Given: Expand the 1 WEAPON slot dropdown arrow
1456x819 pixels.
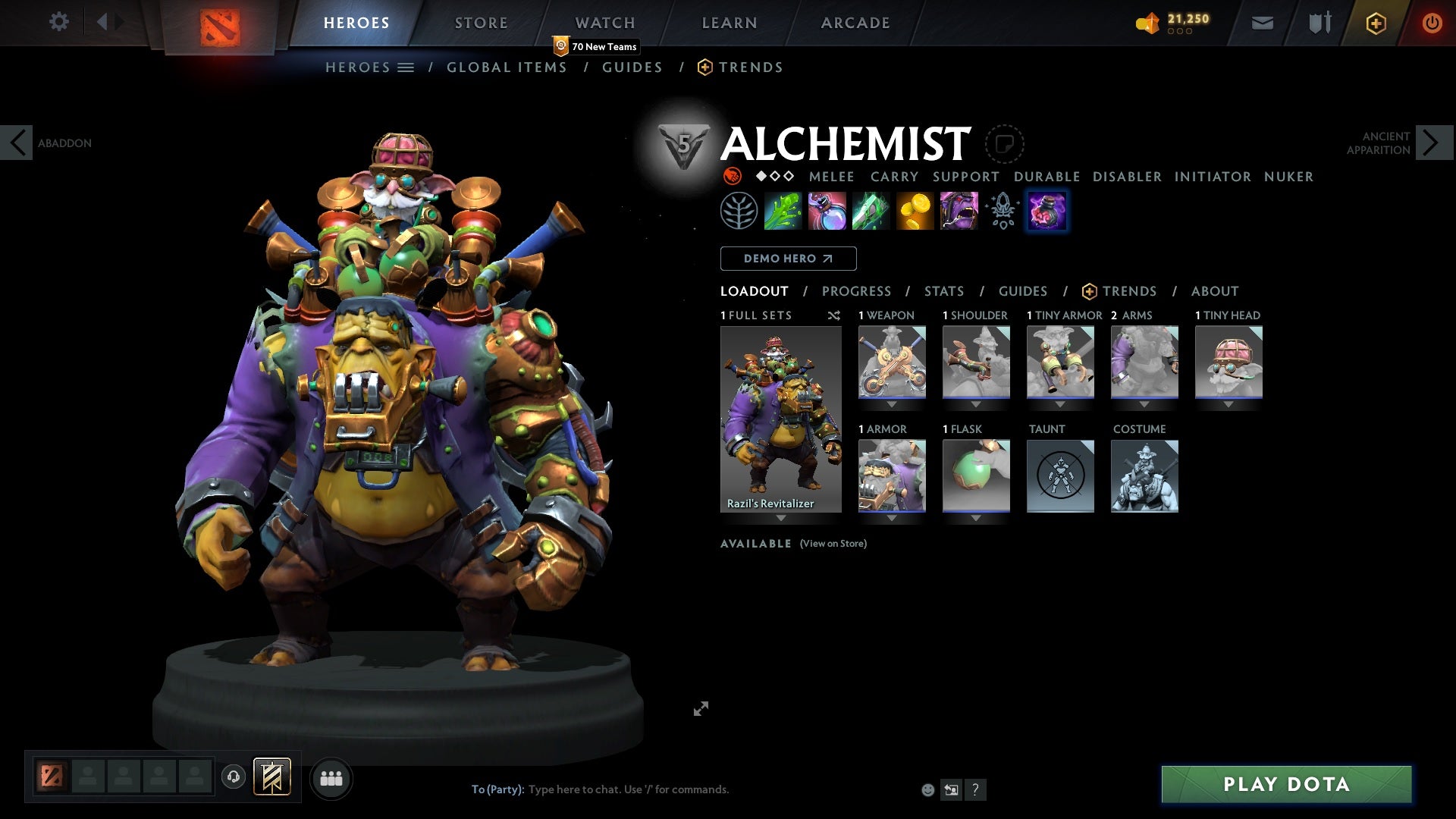Looking at the screenshot, I should click(892, 404).
